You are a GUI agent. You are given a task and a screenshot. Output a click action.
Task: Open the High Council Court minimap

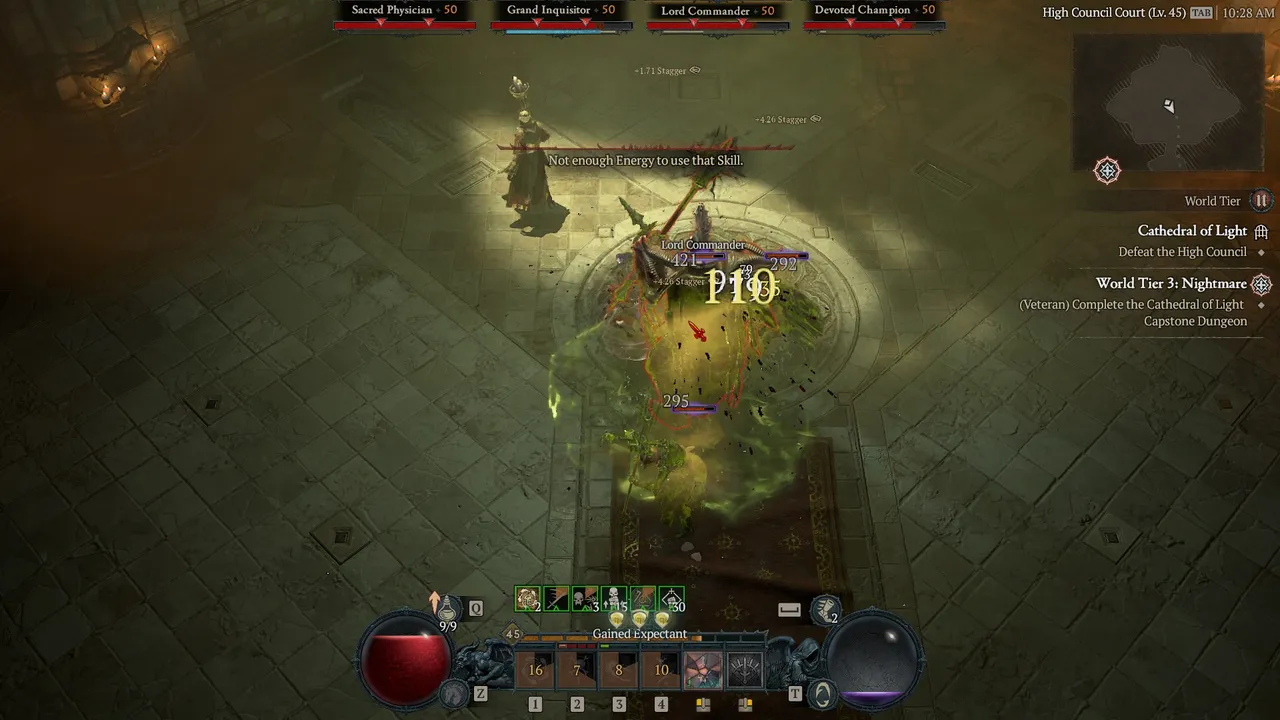[x=1167, y=103]
